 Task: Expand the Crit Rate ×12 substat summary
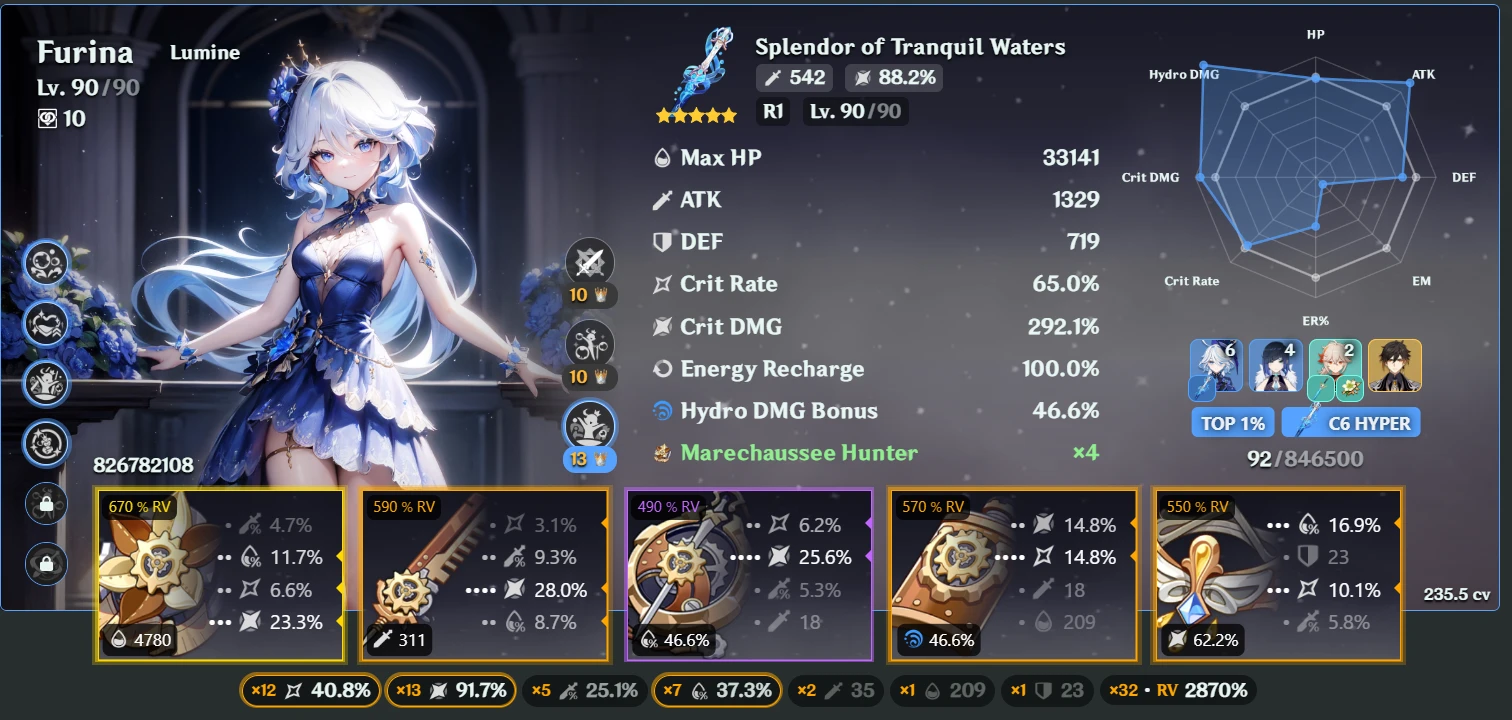[309, 690]
